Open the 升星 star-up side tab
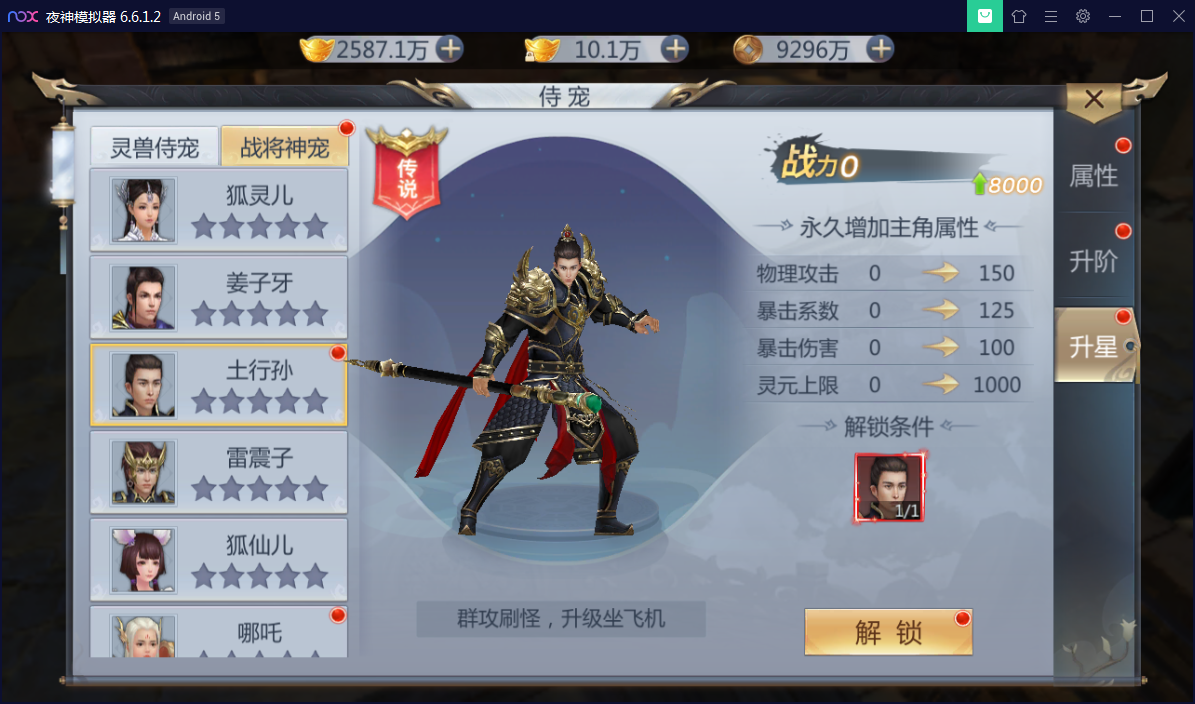1195x704 pixels. coord(1093,347)
